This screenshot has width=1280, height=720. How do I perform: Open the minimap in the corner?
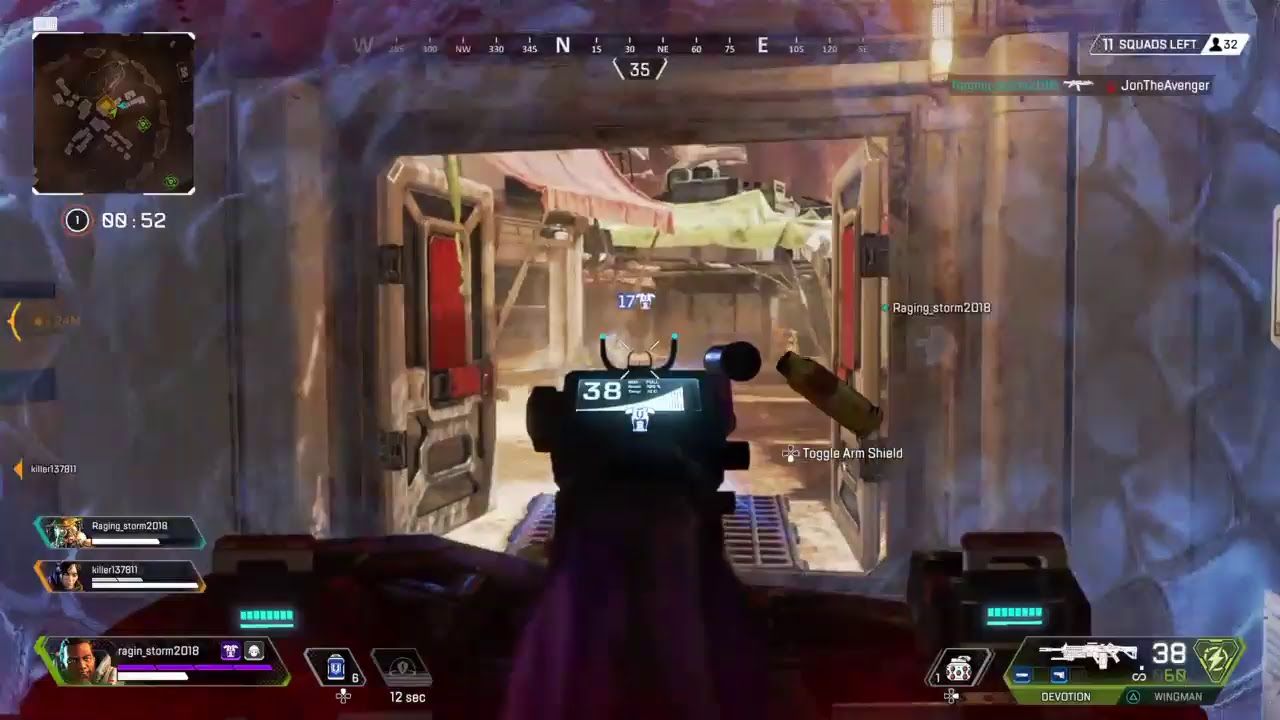[113, 112]
